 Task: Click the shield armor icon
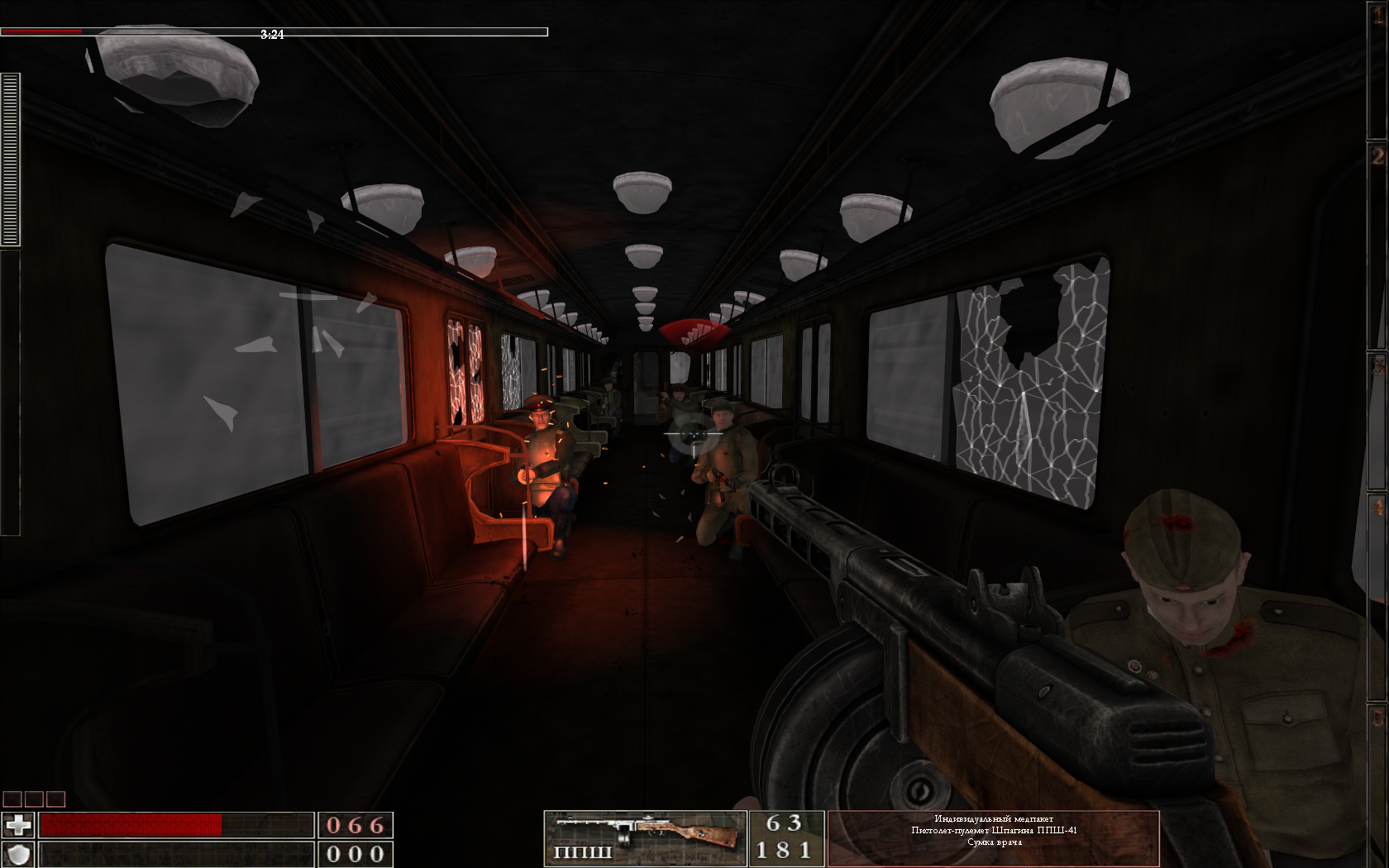coord(18,854)
